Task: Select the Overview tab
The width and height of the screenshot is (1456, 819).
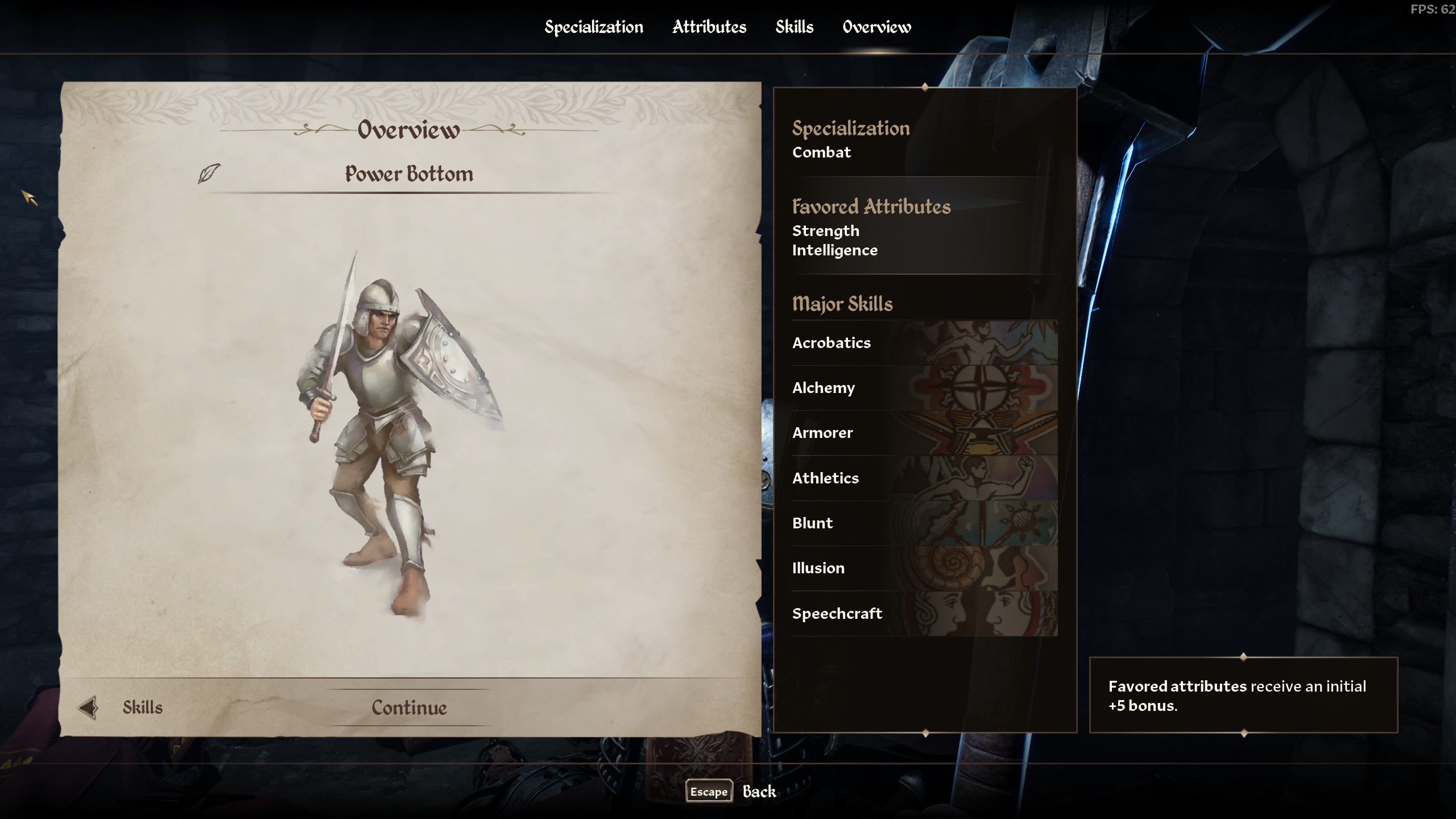Action: [876, 27]
